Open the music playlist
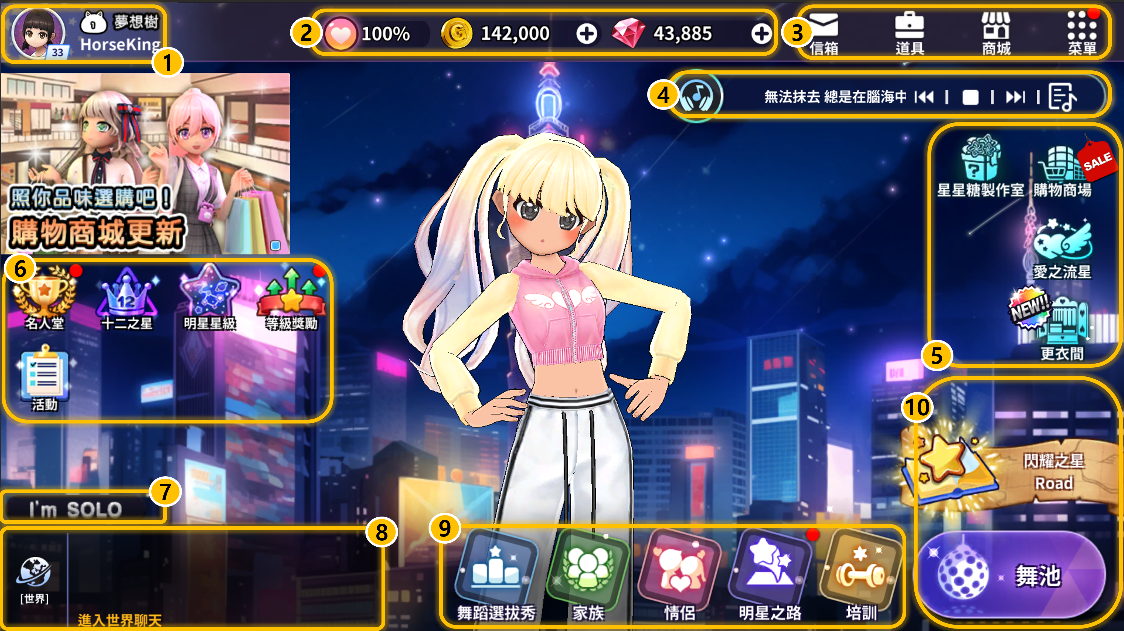This screenshot has width=1124, height=631. (x=1063, y=97)
